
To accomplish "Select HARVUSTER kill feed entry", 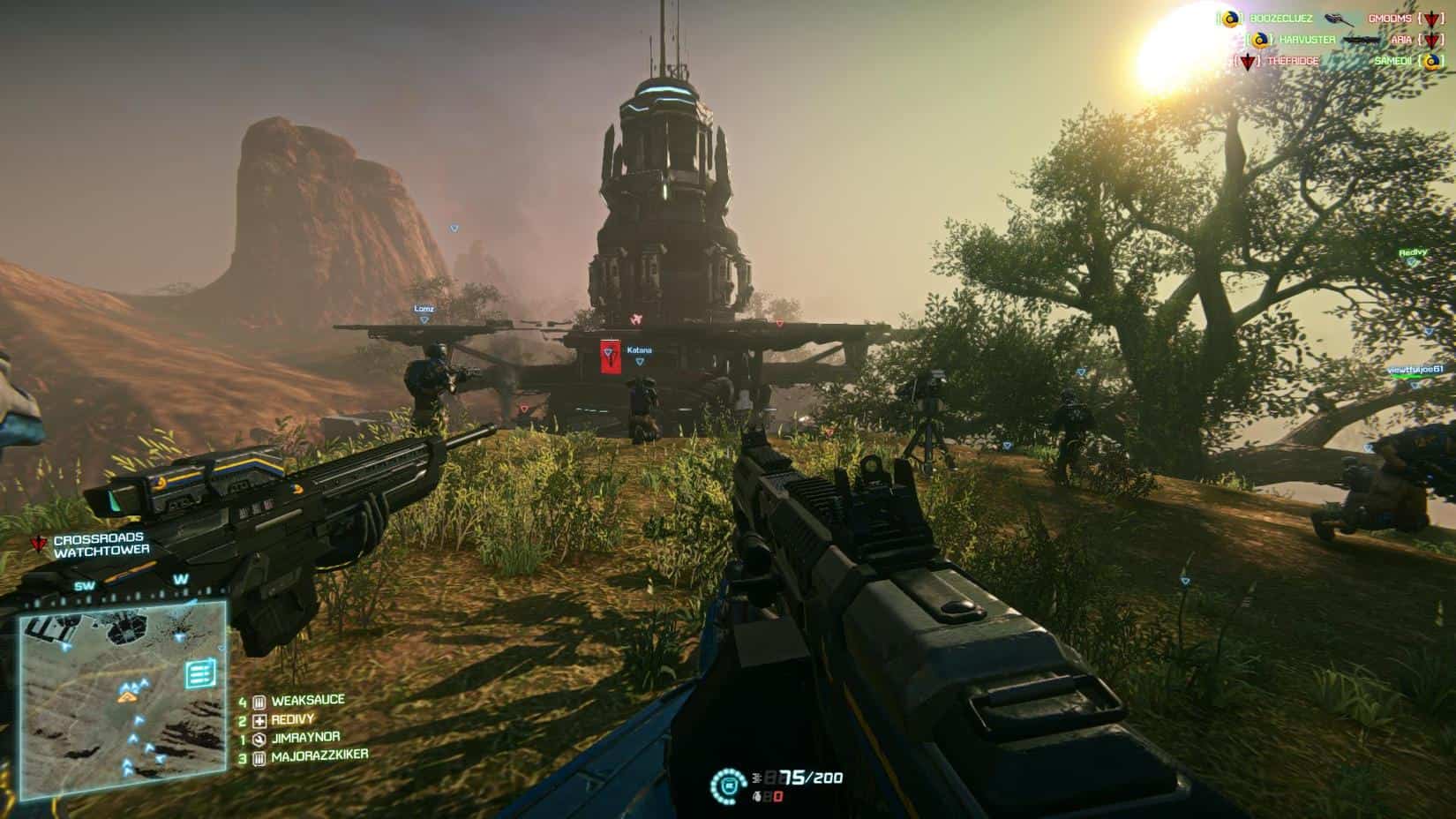I will point(1307,40).
